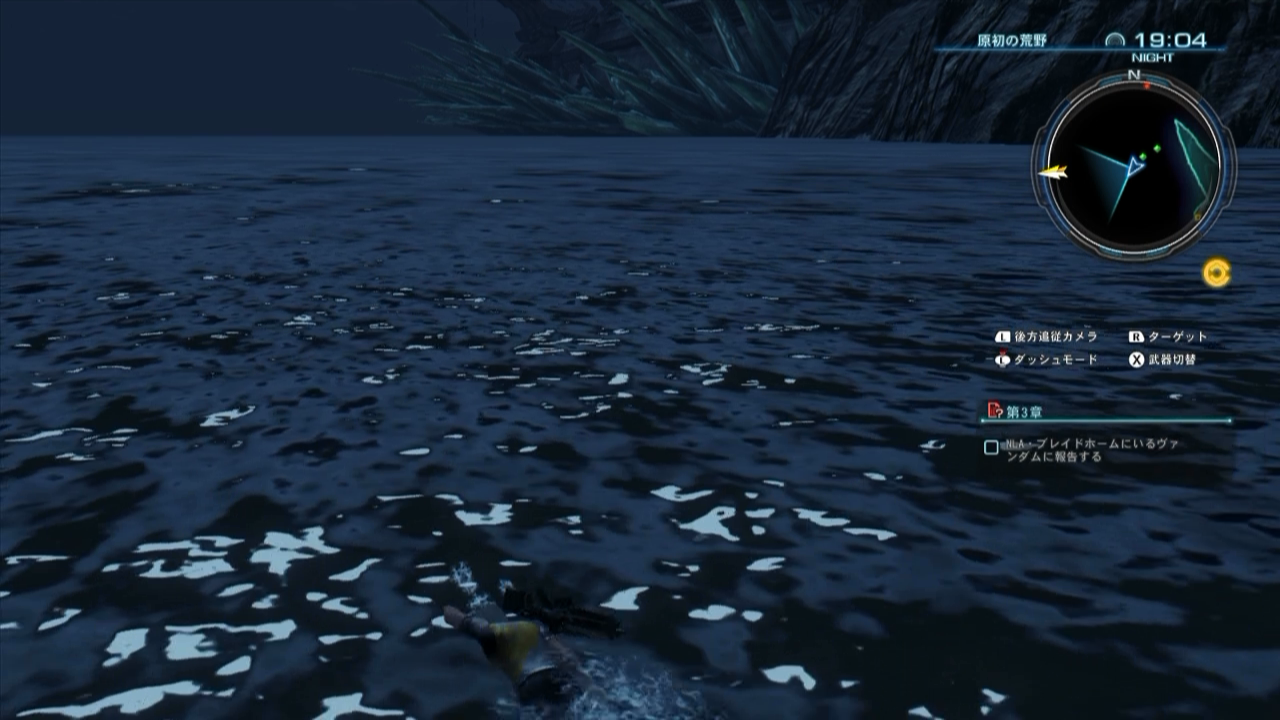
Task: Tick the Vandham report objective checkbox
Action: click(991, 445)
